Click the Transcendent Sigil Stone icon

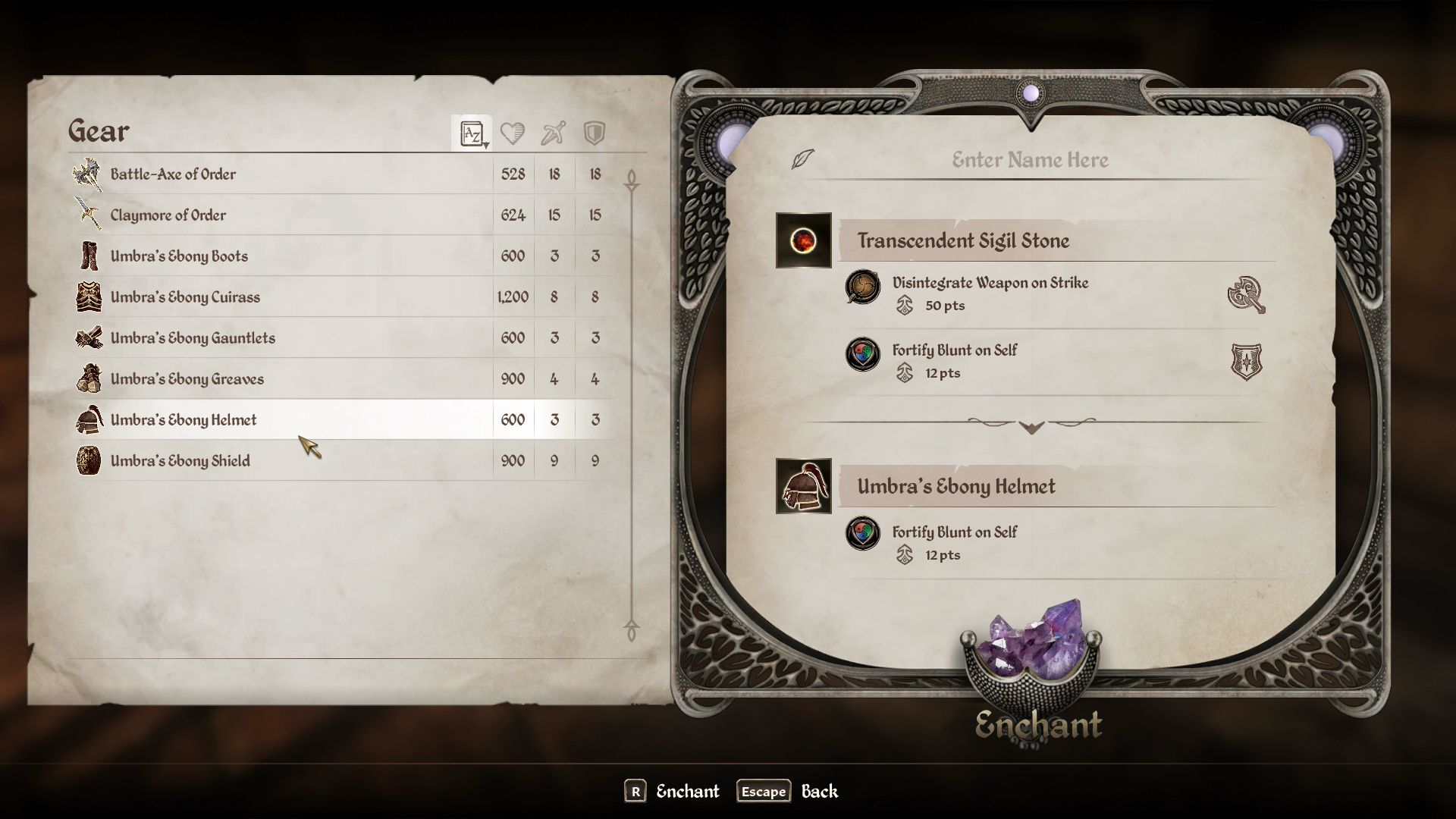pyautogui.click(x=803, y=240)
